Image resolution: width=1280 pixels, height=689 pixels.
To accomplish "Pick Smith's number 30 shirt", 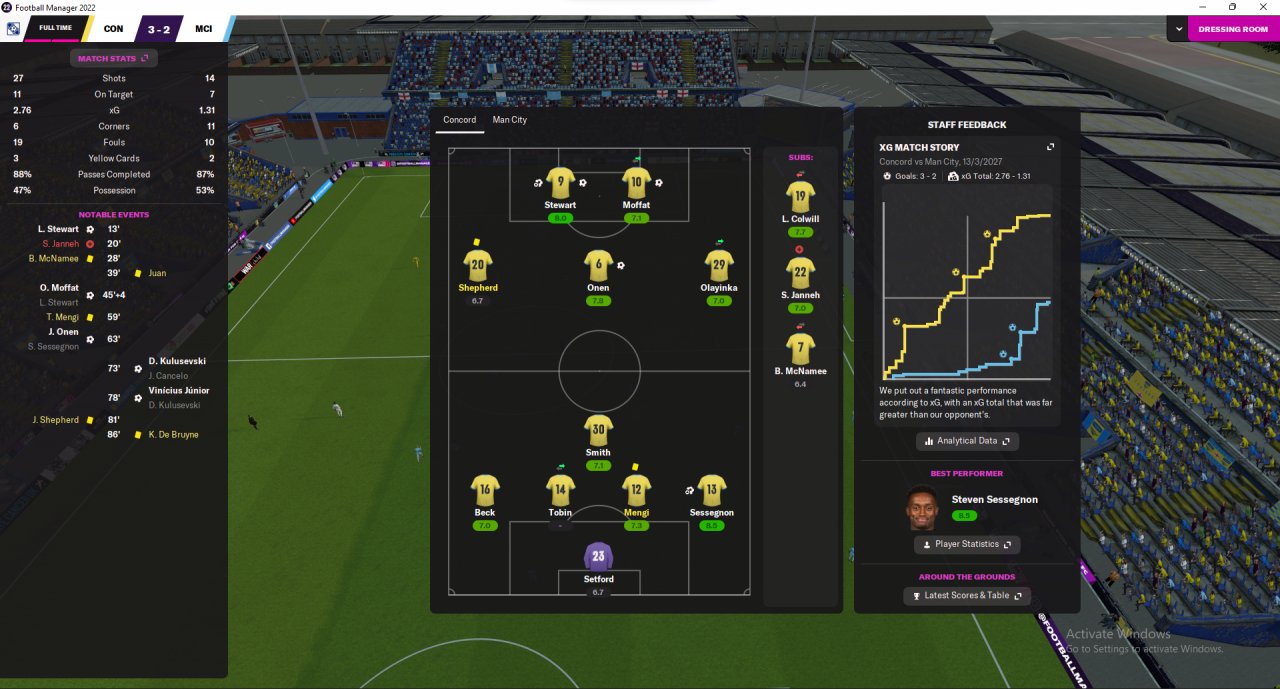I will click(598, 431).
